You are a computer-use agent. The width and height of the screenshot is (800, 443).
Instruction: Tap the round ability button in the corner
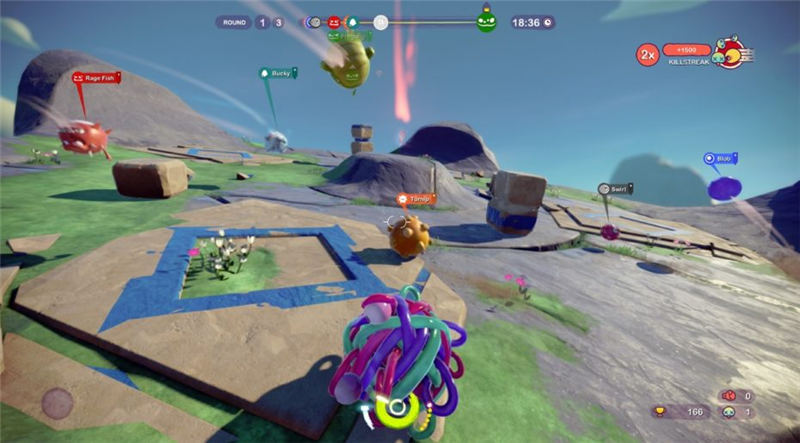57,403
